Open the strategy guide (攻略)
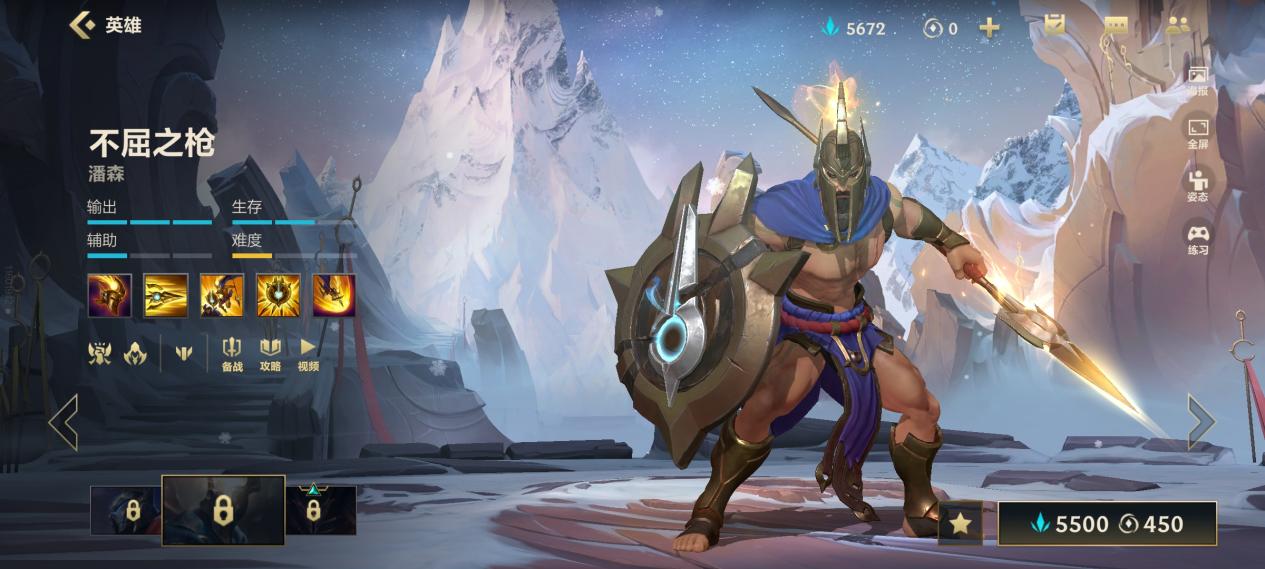Viewport: 1265px width, 569px height. pyautogui.click(x=270, y=353)
